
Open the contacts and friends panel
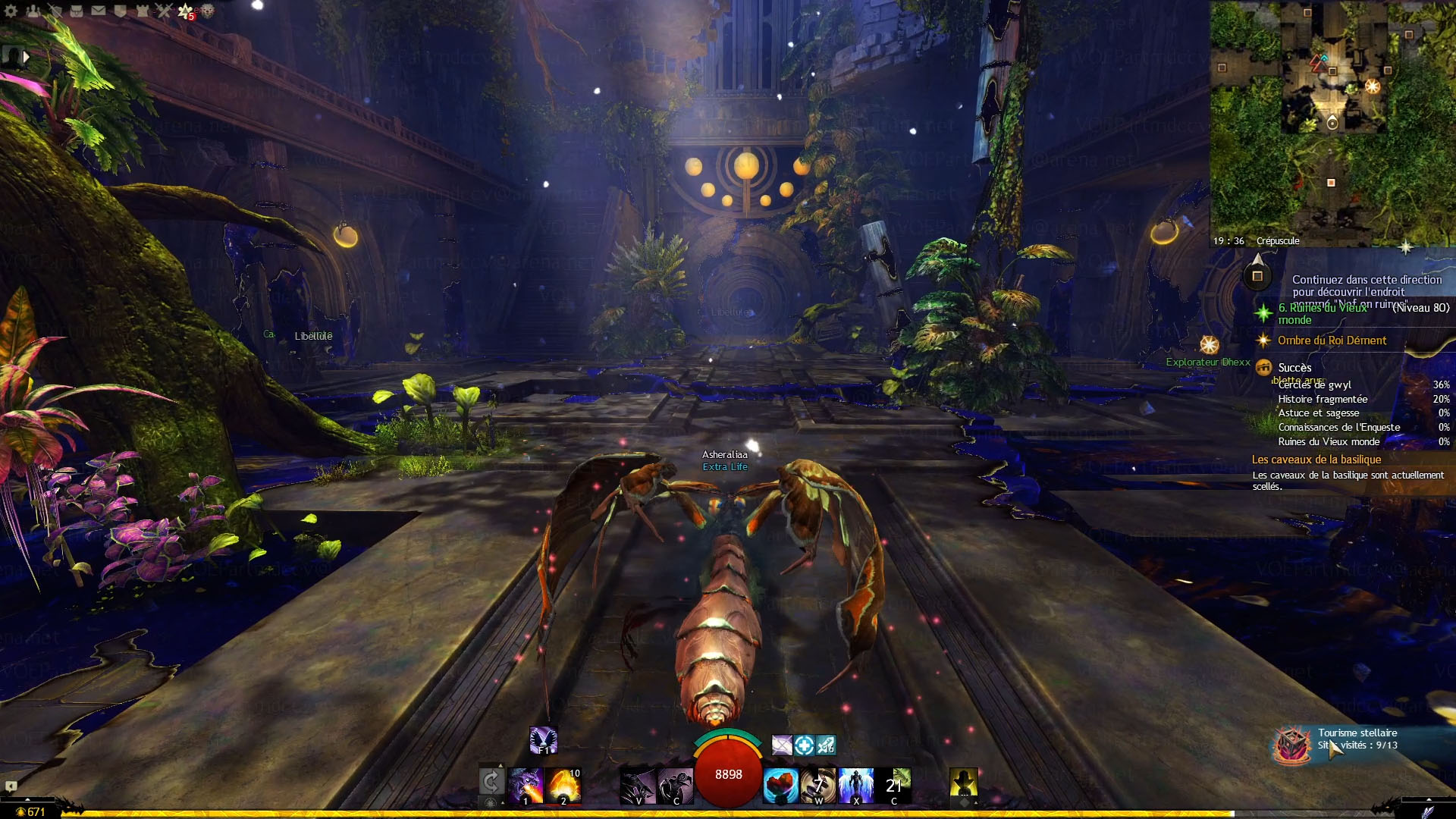(x=33, y=11)
